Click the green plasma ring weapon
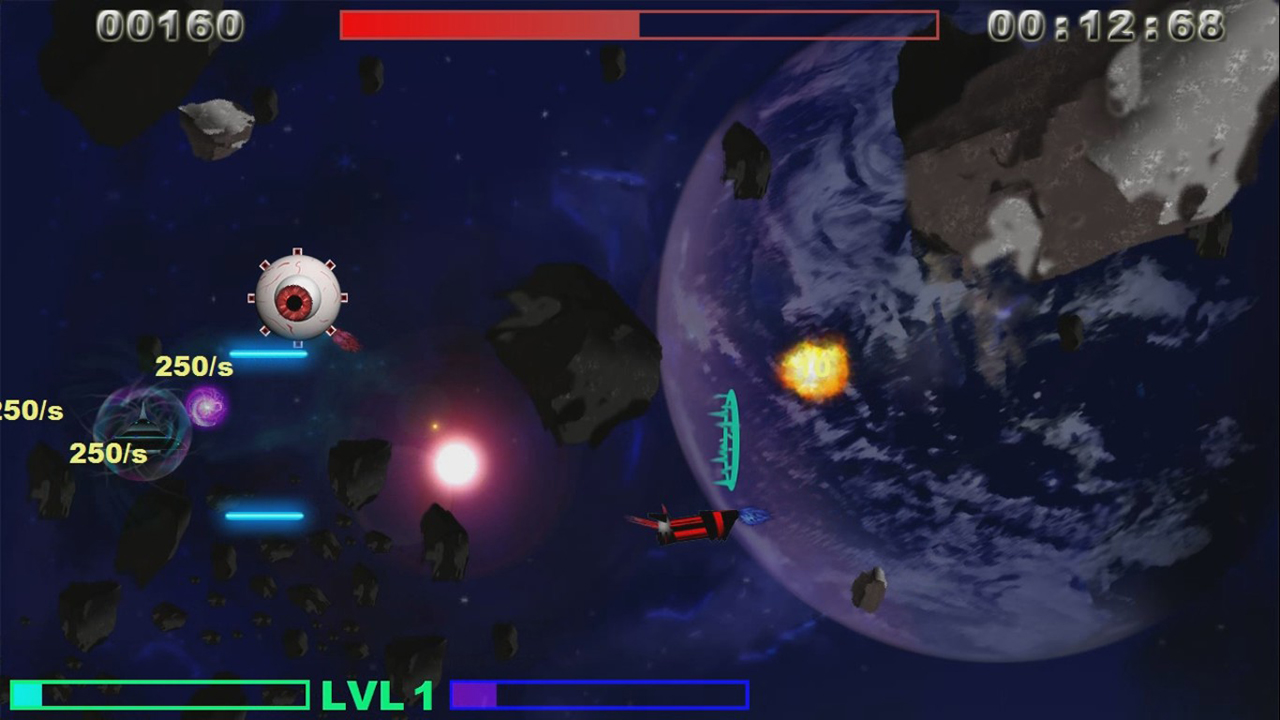 727,440
